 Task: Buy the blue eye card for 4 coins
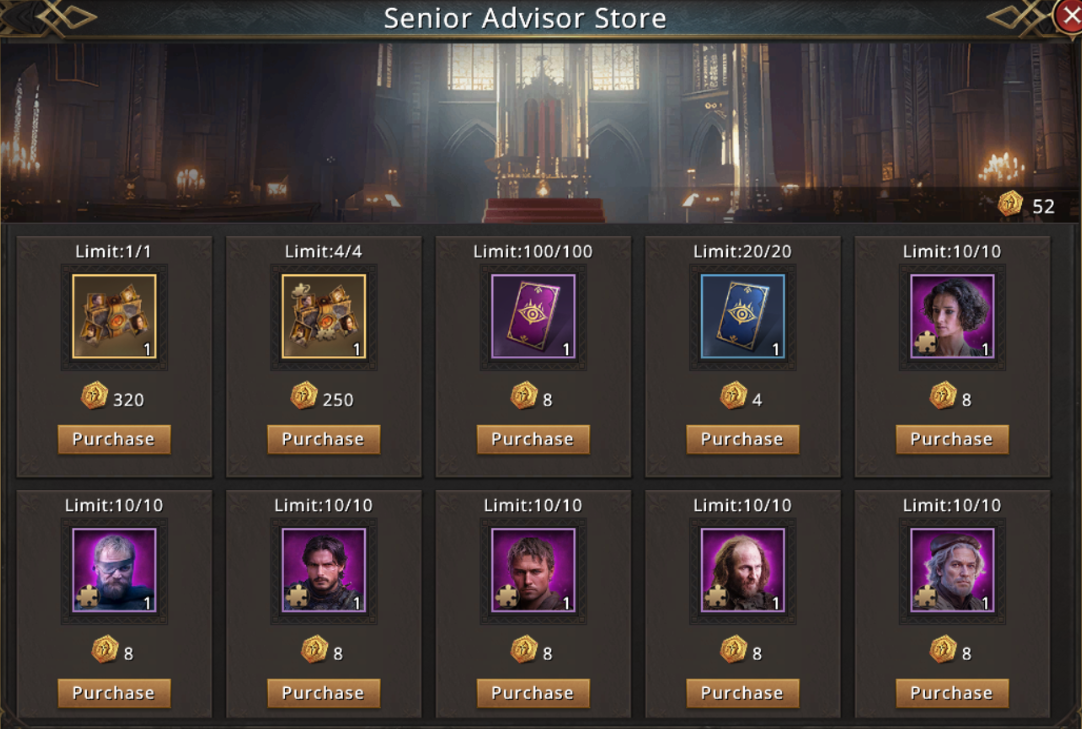(x=742, y=439)
